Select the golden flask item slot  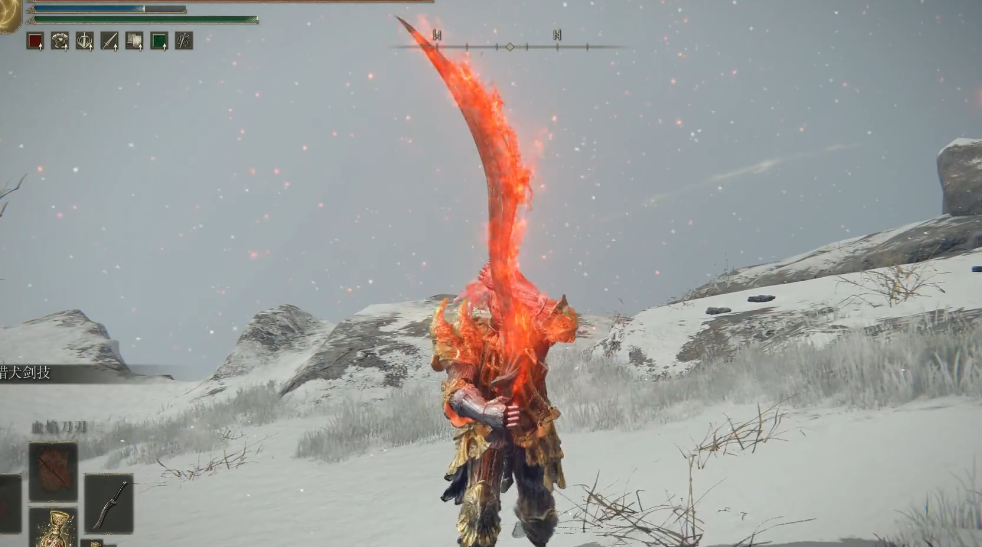(52, 527)
